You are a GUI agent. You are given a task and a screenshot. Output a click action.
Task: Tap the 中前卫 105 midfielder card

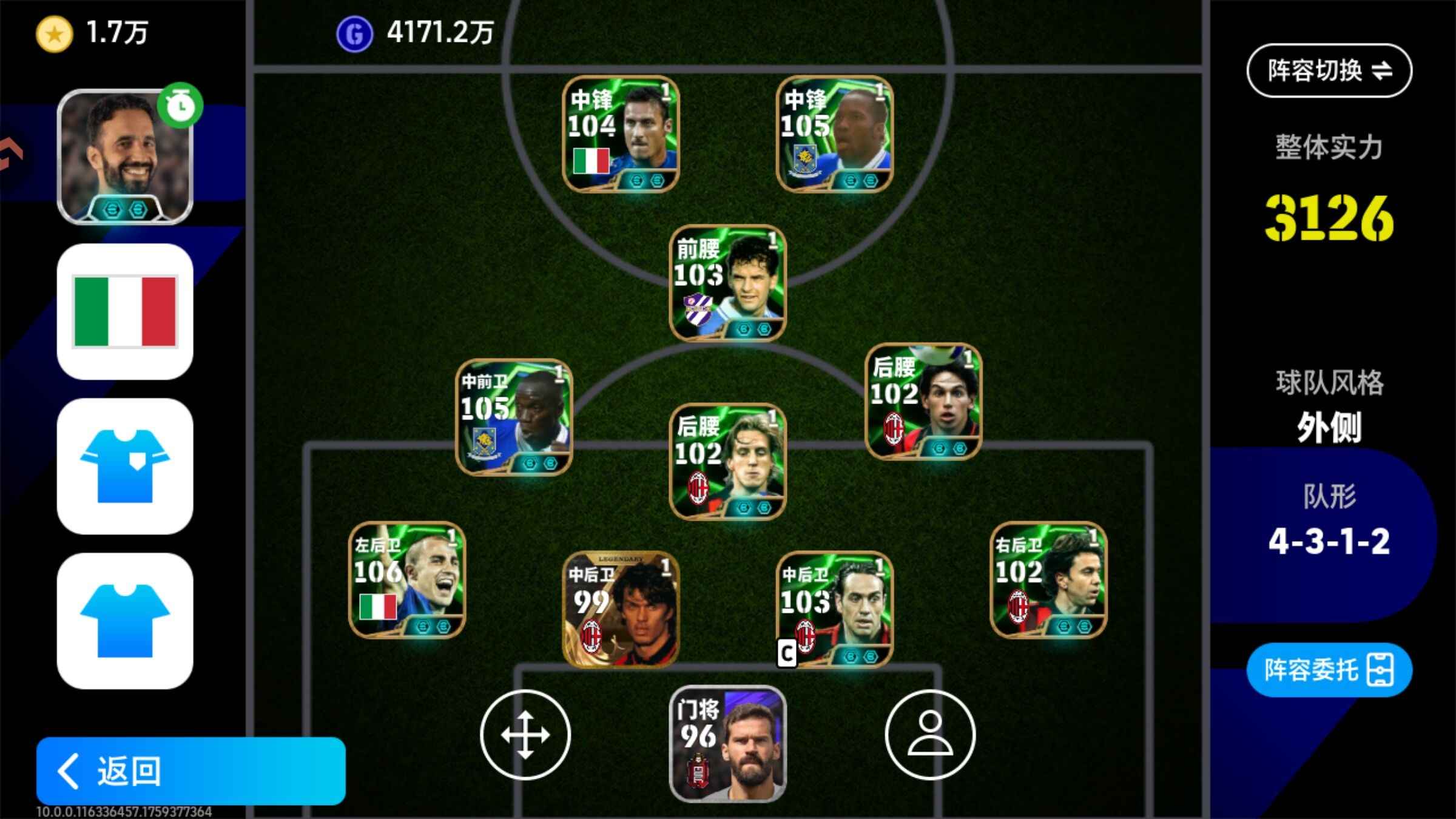click(x=514, y=417)
